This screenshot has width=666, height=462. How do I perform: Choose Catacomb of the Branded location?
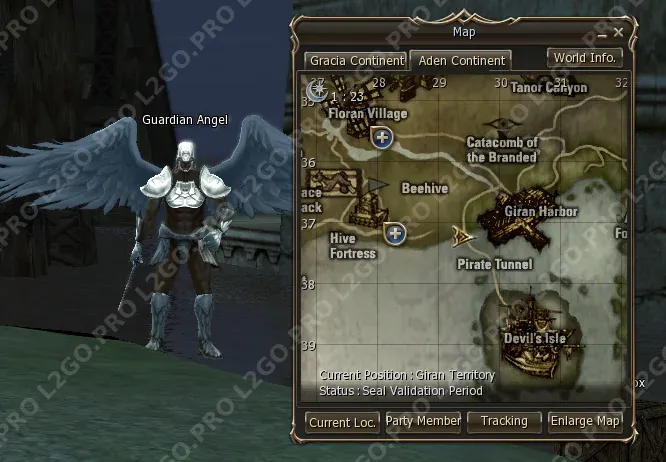tap(502, 150)
